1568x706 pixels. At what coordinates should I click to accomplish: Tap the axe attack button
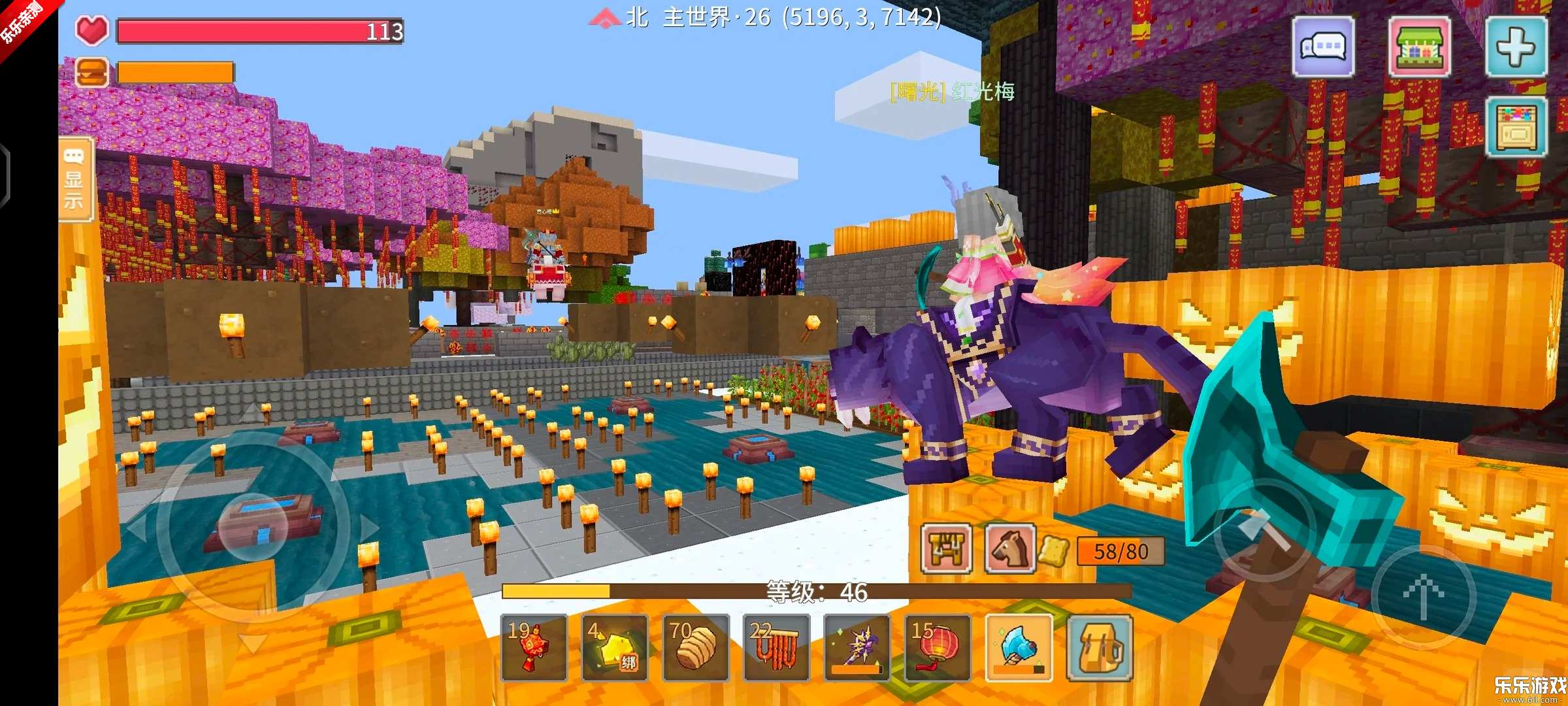tap(1264, 531)
